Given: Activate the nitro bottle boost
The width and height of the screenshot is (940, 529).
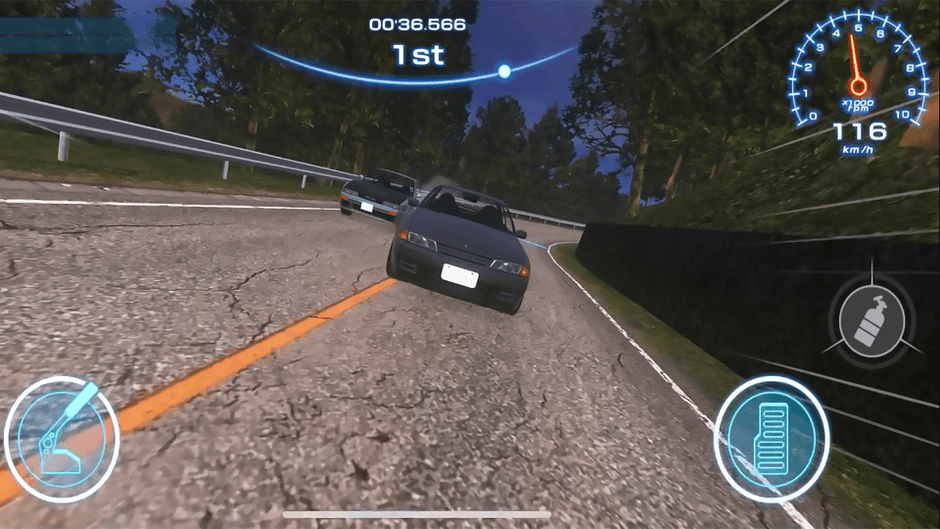Looking at the screenshot, I should [871, 322].
